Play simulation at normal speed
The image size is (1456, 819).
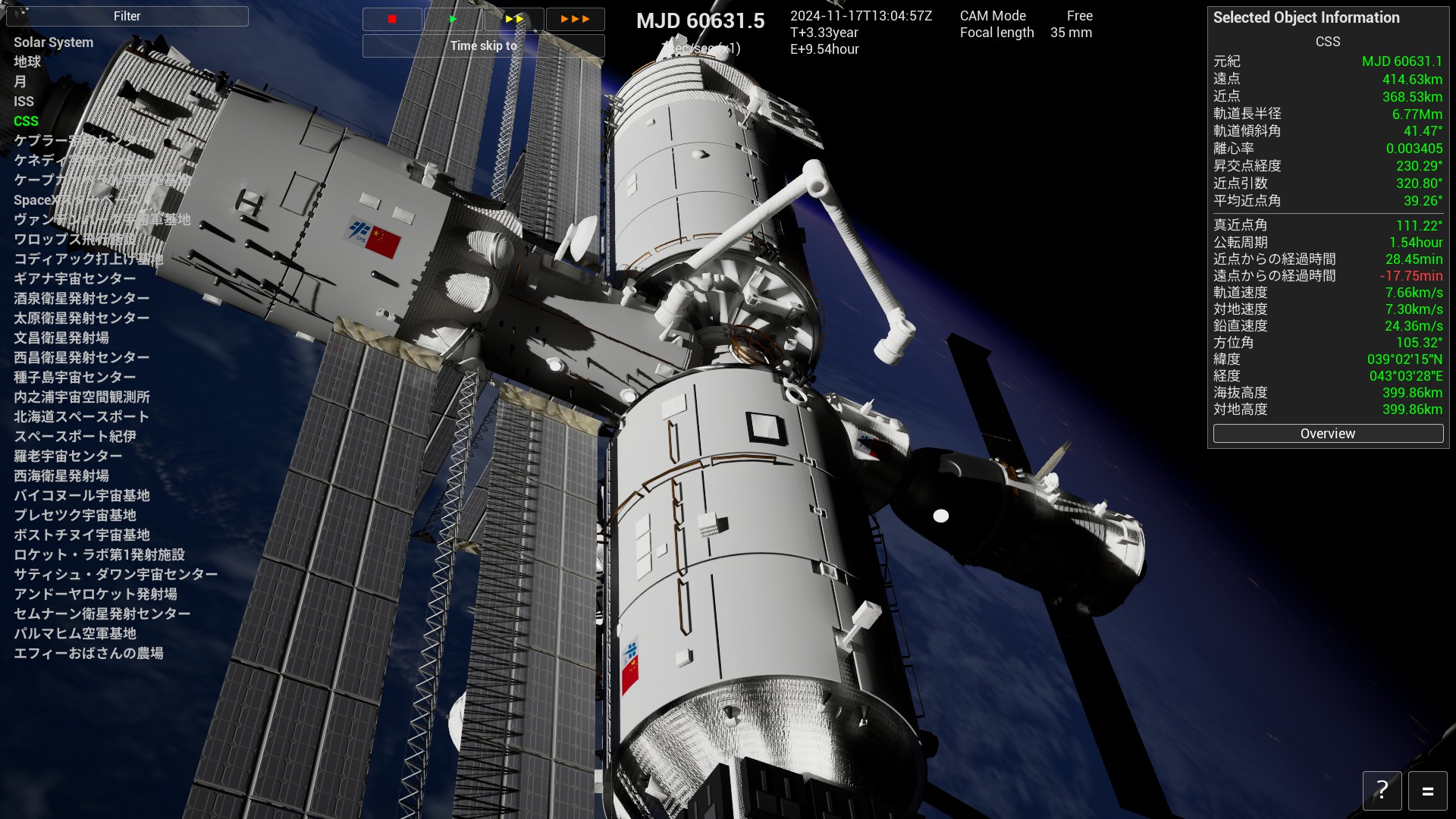click(x=453, y=19)
